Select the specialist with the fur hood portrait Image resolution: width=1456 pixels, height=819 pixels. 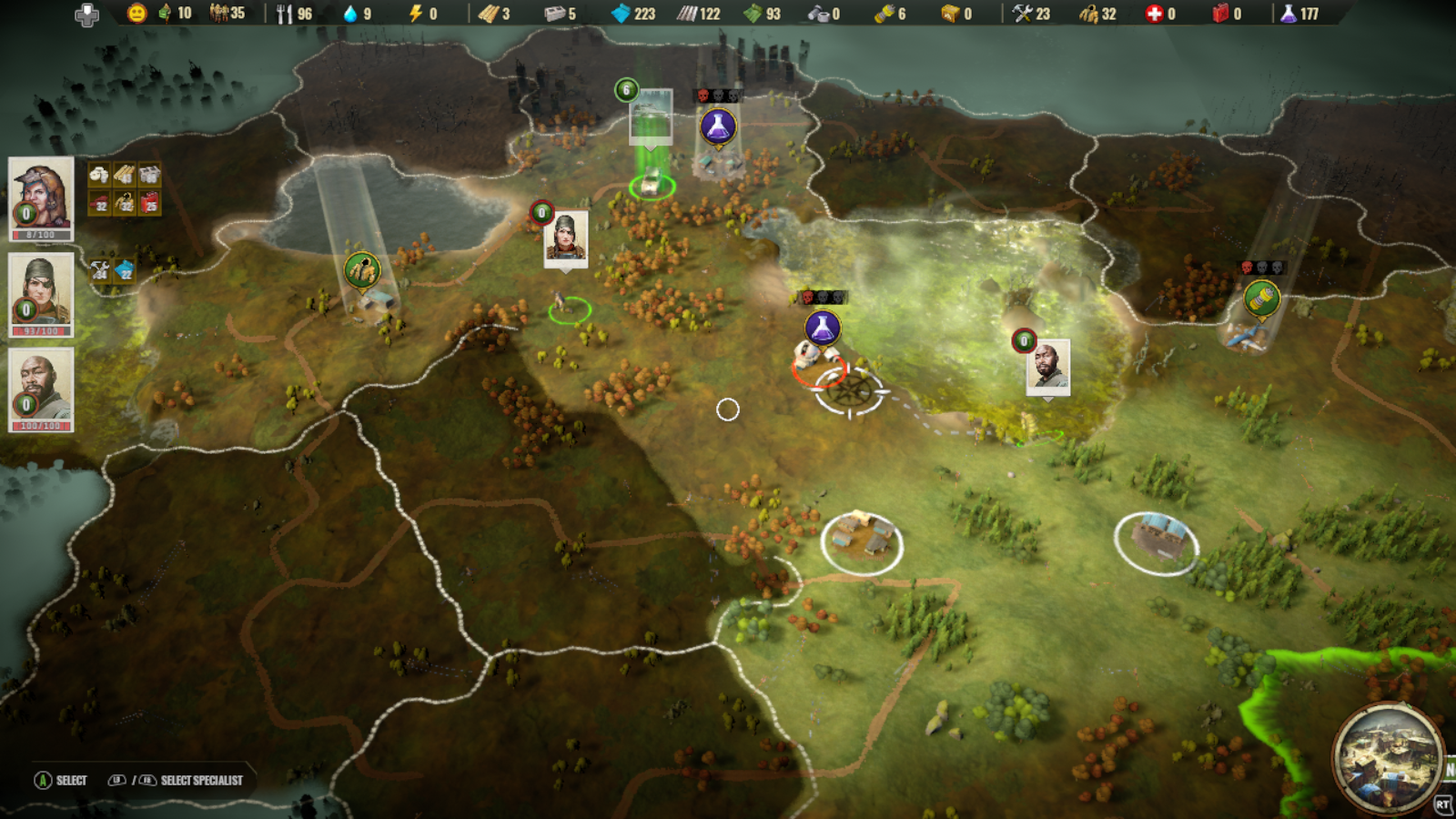coord(40,192)
